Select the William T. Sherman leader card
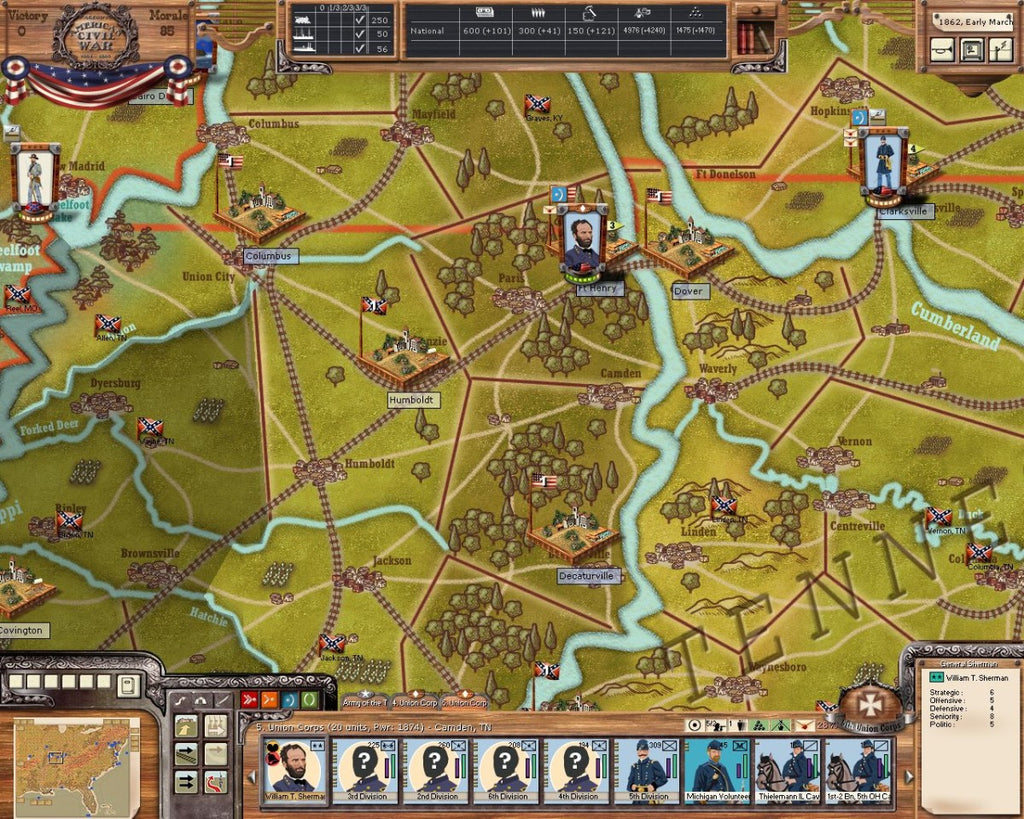1024x819 pixels. click(293, 771)
